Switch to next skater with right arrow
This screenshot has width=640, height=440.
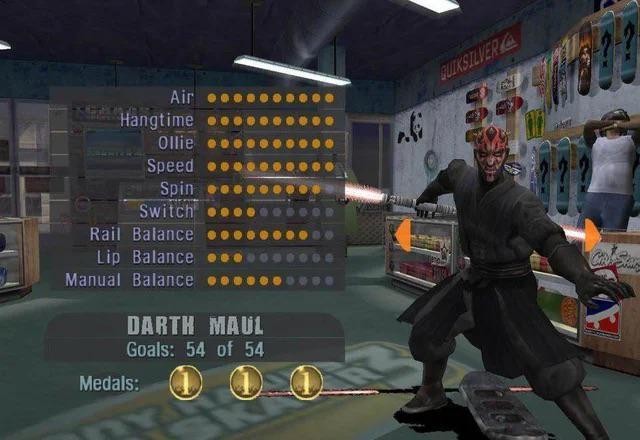tap(591, 237)
